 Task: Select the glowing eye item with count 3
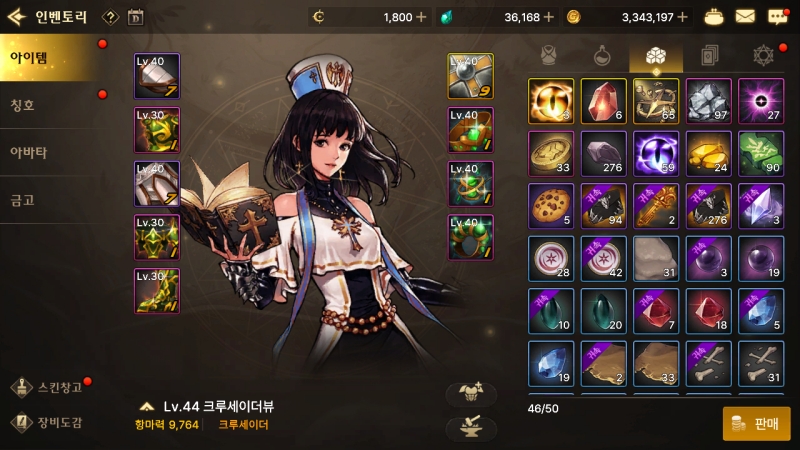tap(550, 101)
